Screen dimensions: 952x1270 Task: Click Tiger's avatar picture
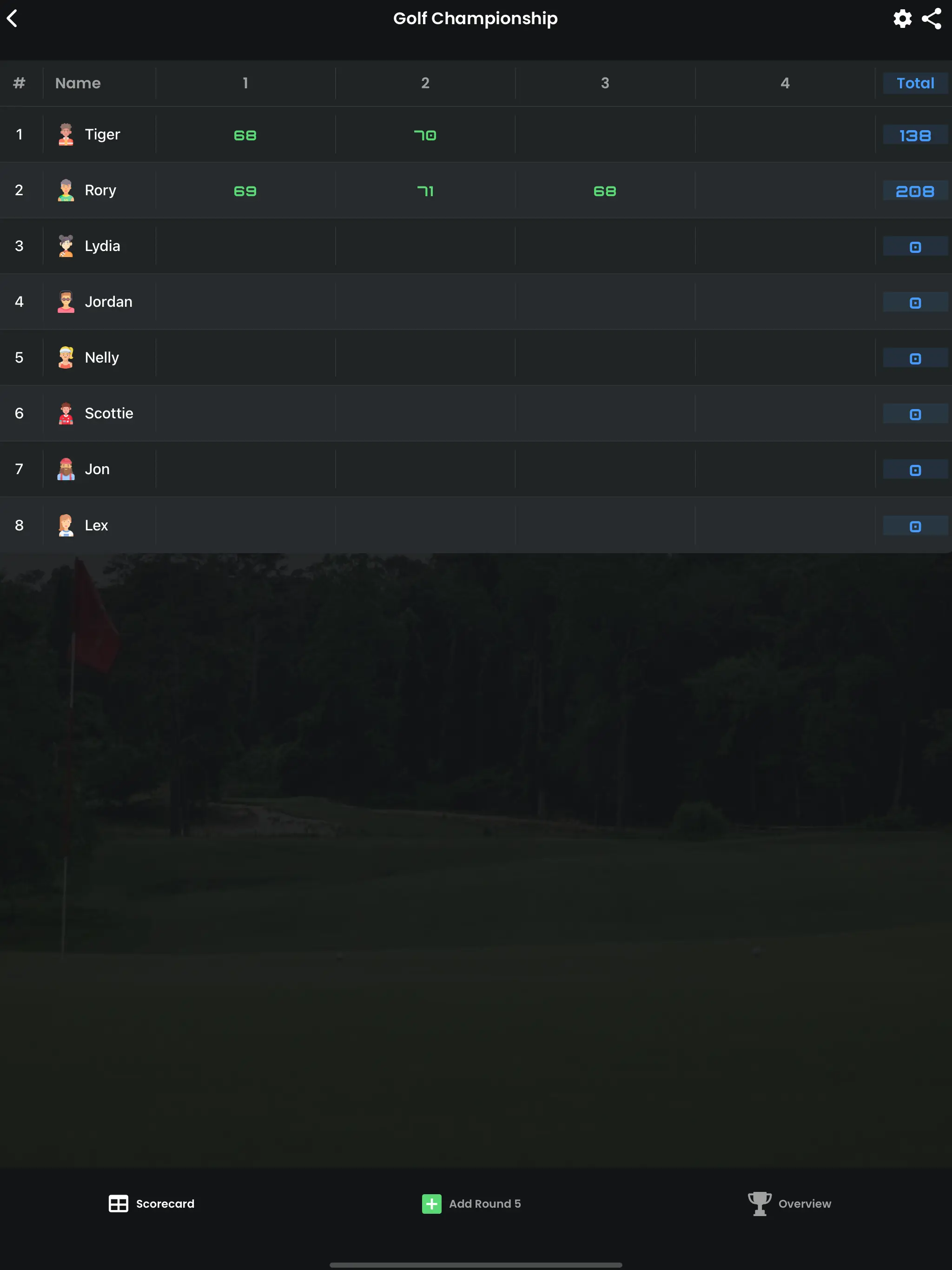[66, 134]
